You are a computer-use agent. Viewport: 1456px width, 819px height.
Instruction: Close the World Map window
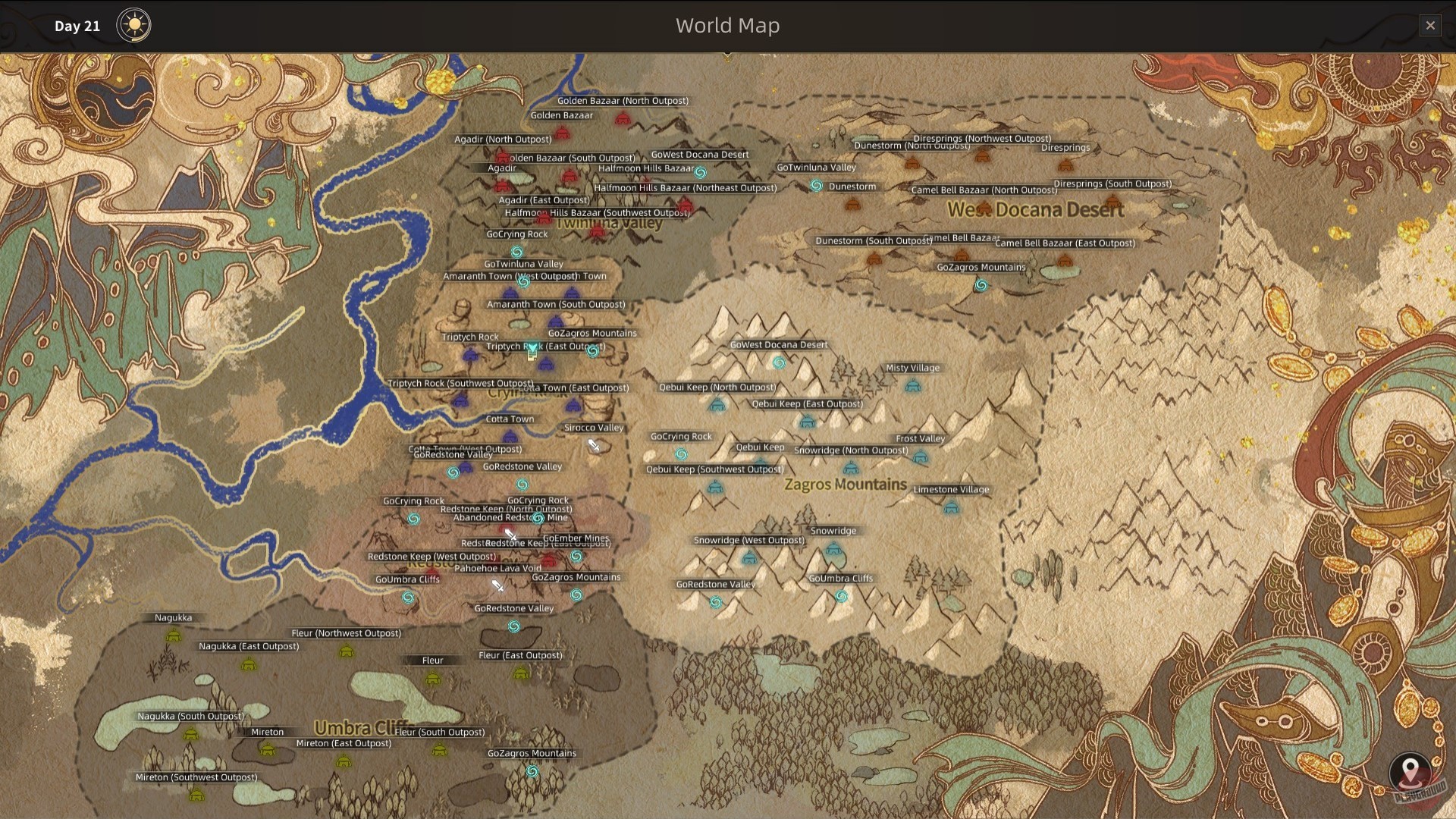point(1430,25)
